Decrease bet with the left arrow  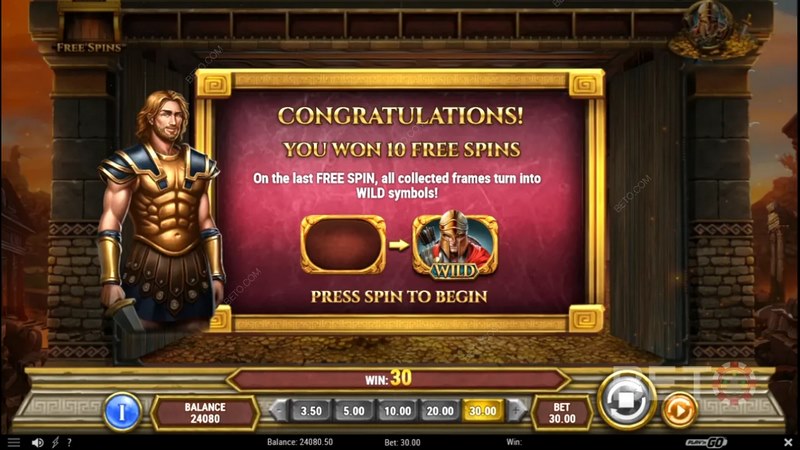point(280,410)
